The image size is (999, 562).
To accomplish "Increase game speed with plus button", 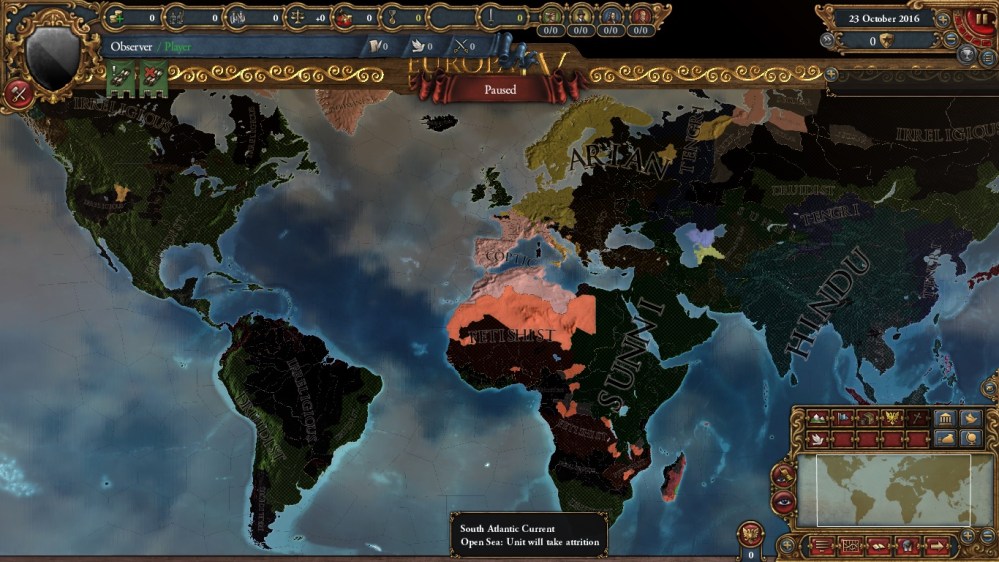I will [943, 19].
